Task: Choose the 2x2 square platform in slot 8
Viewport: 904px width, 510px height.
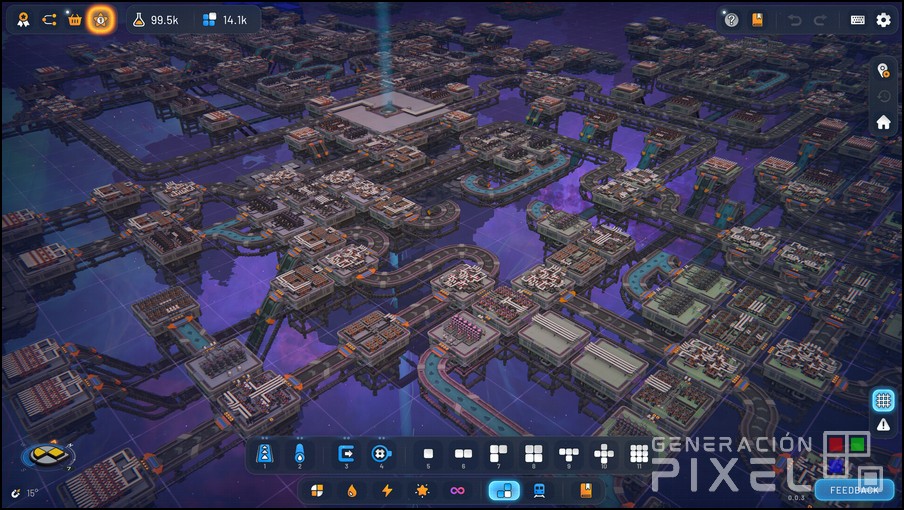Action: coord(533,454)
